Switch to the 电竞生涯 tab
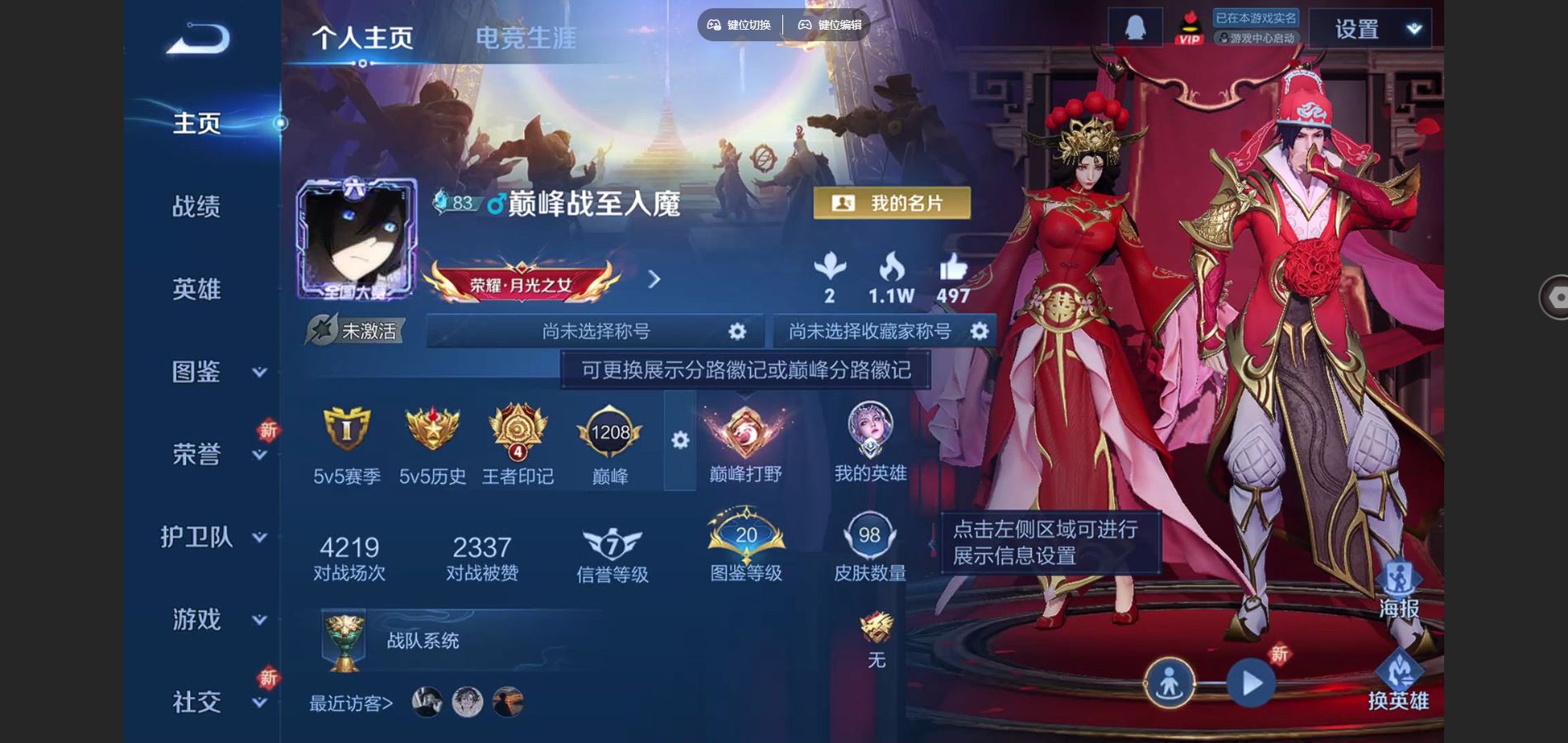This screenshot has height=743, width=1568. [527, 37]
